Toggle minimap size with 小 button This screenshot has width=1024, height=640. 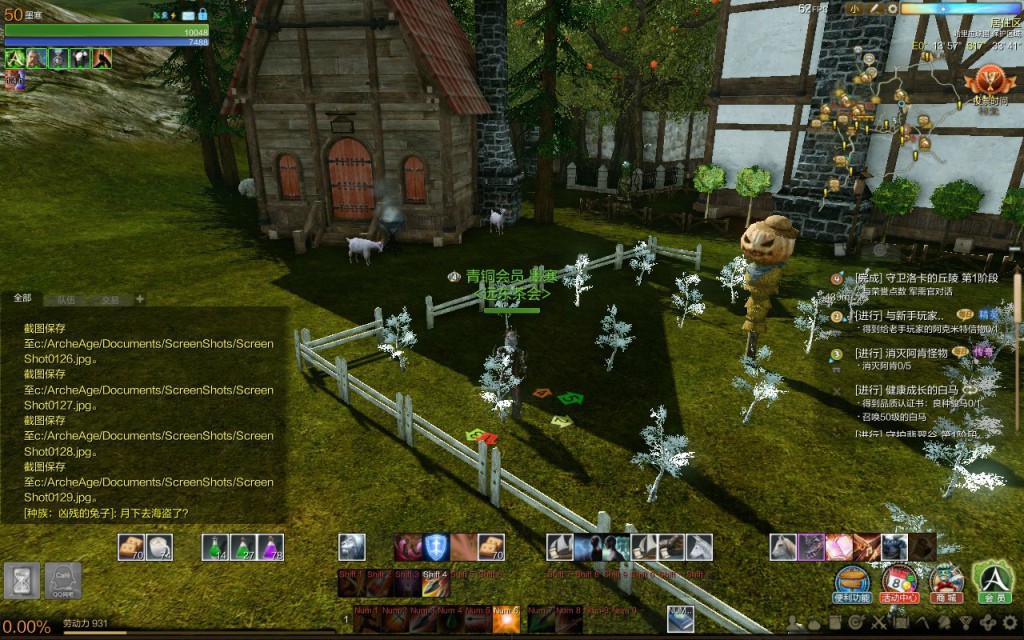857,9
